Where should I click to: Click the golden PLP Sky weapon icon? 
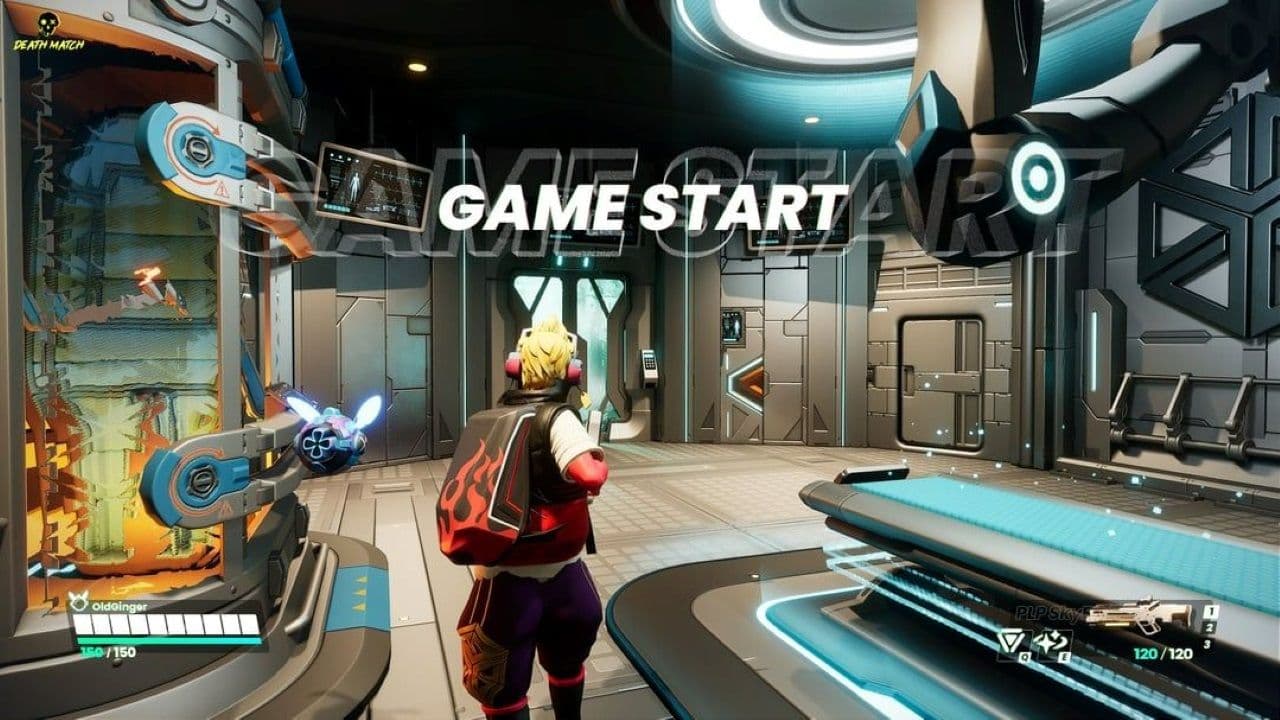pyautogui.click(x=1138, y=612)
